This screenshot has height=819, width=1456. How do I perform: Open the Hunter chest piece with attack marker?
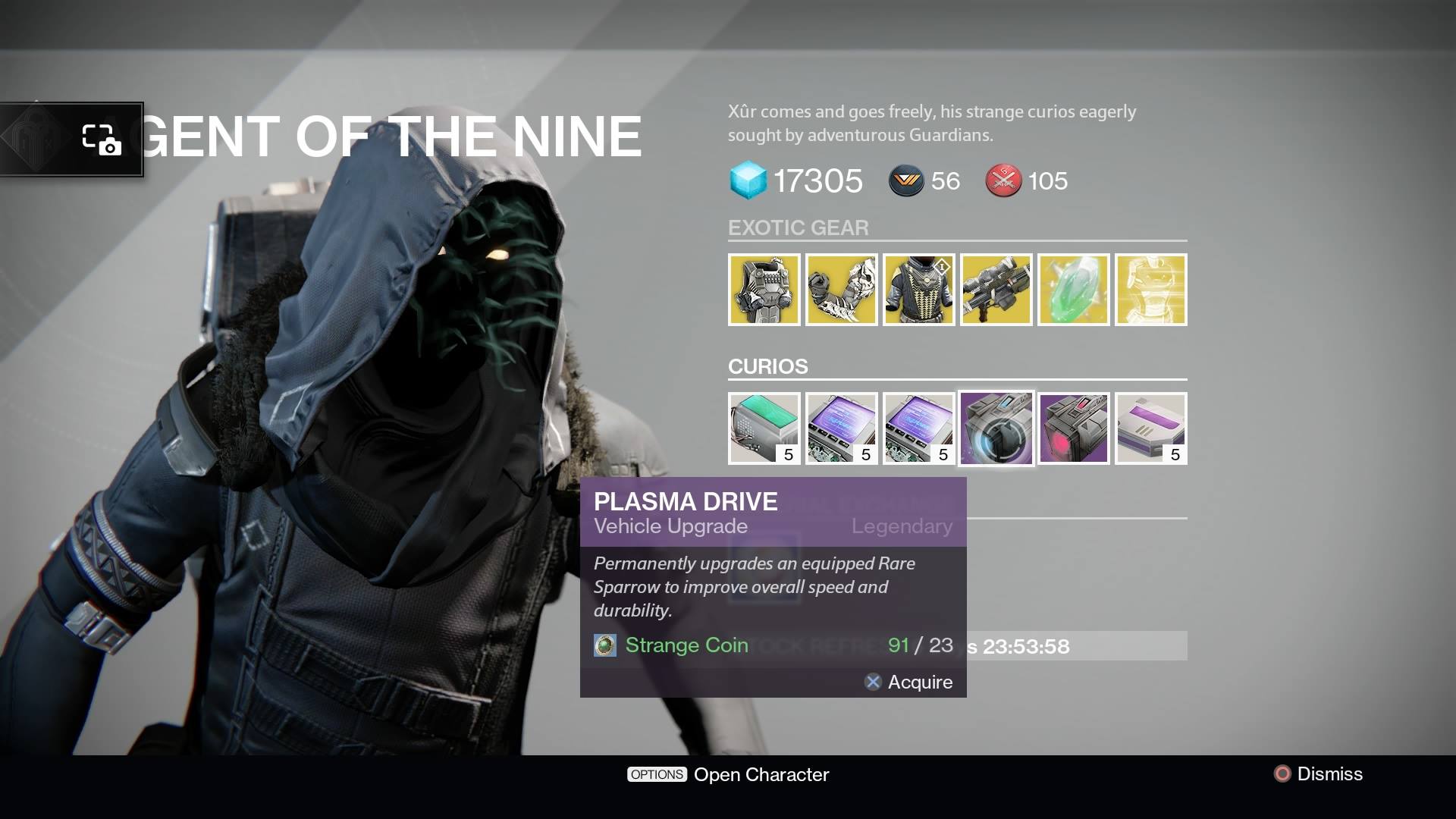918,290
